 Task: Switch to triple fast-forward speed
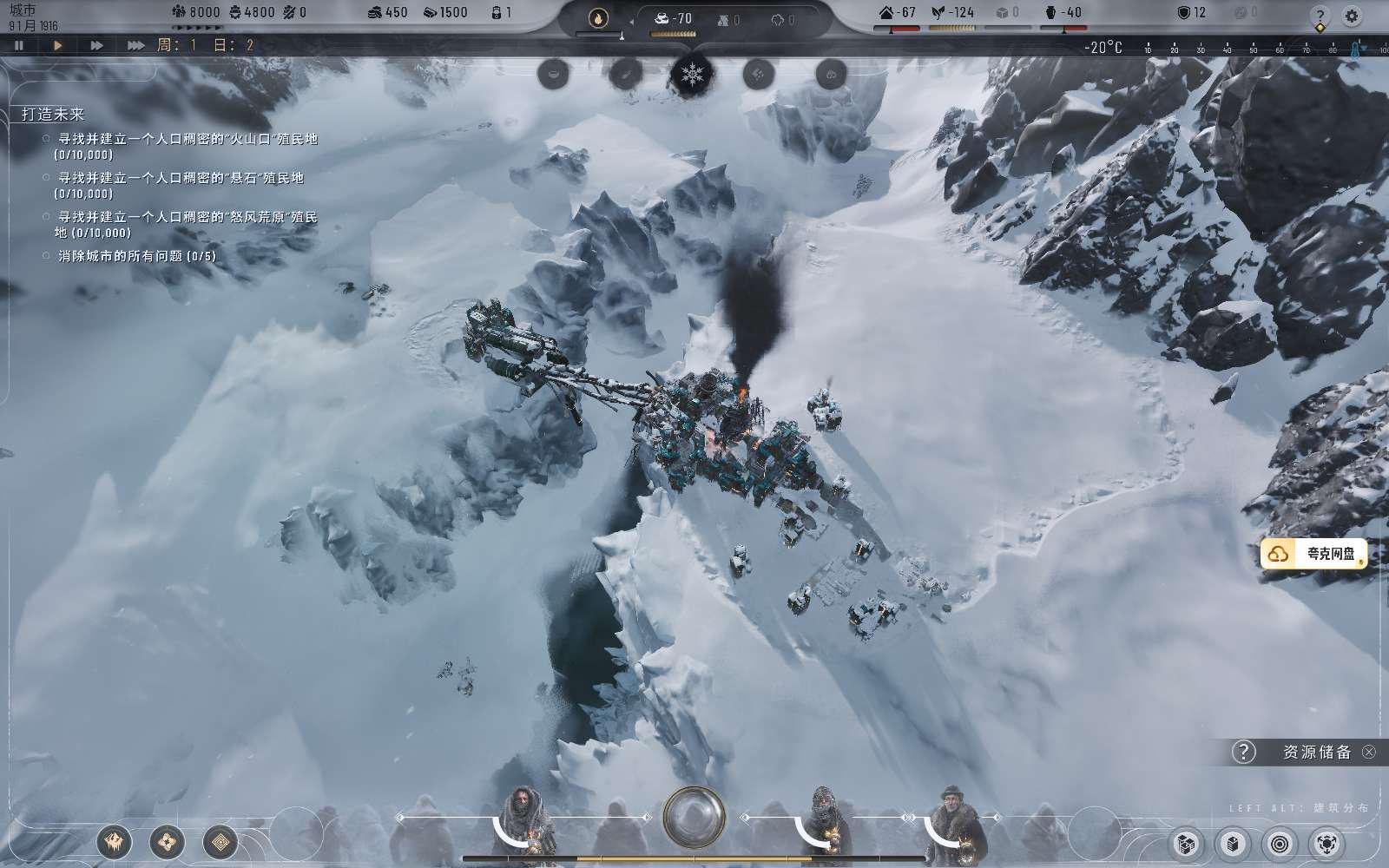click(x=135, y=45)
